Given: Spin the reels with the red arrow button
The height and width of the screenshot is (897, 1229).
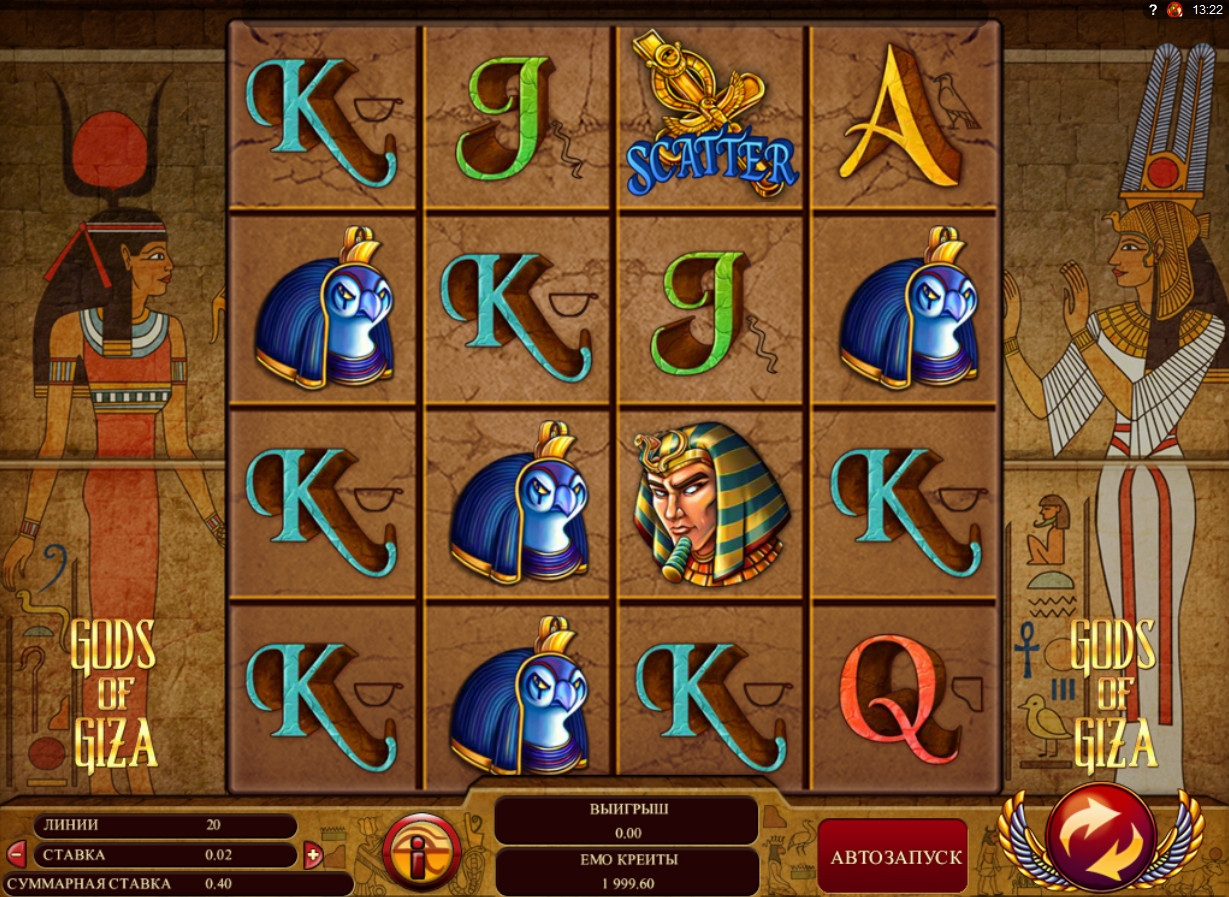Looking at the screenshot, I should 1100,838.
